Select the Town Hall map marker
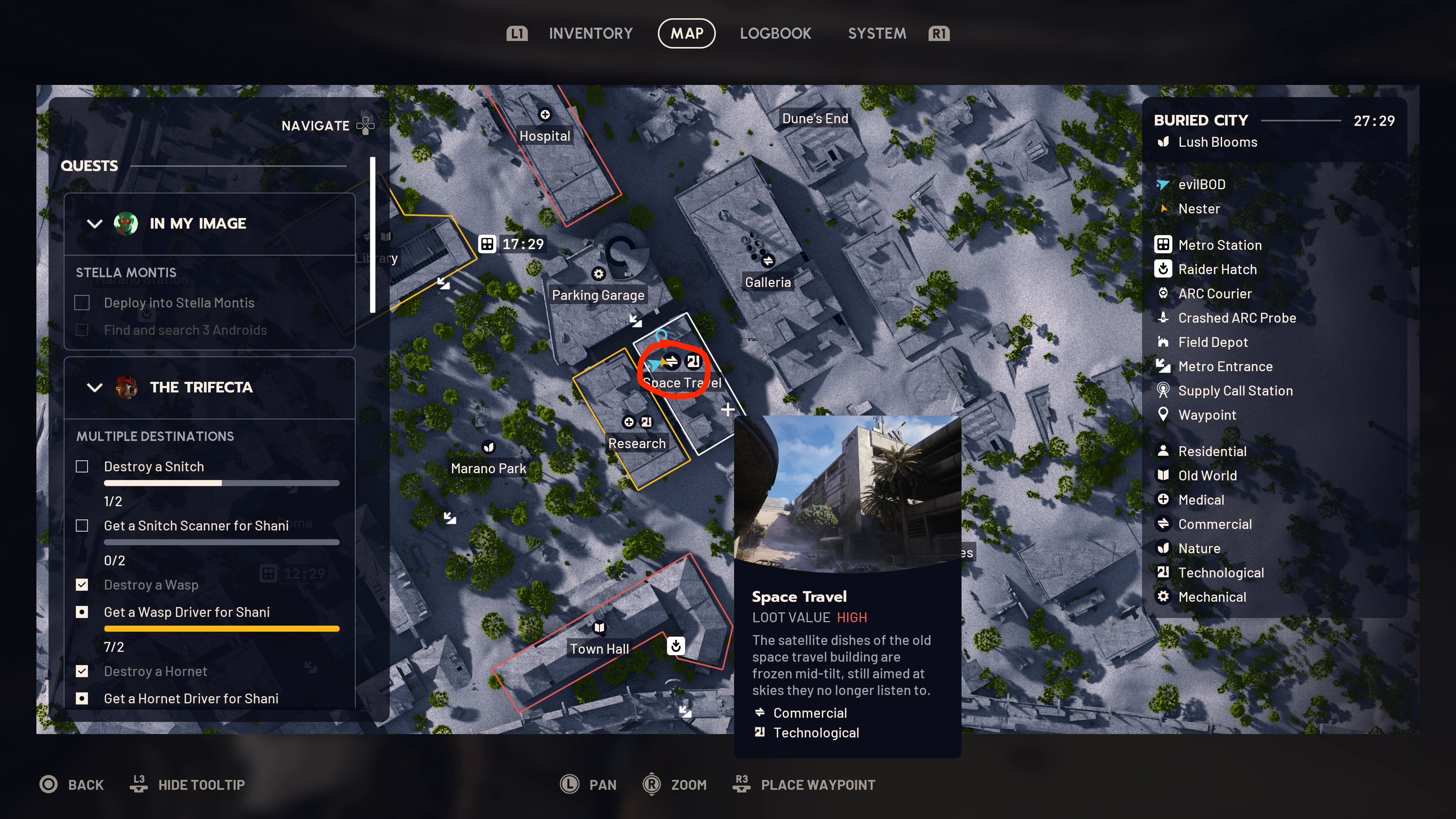 click(x=599, y=628)
